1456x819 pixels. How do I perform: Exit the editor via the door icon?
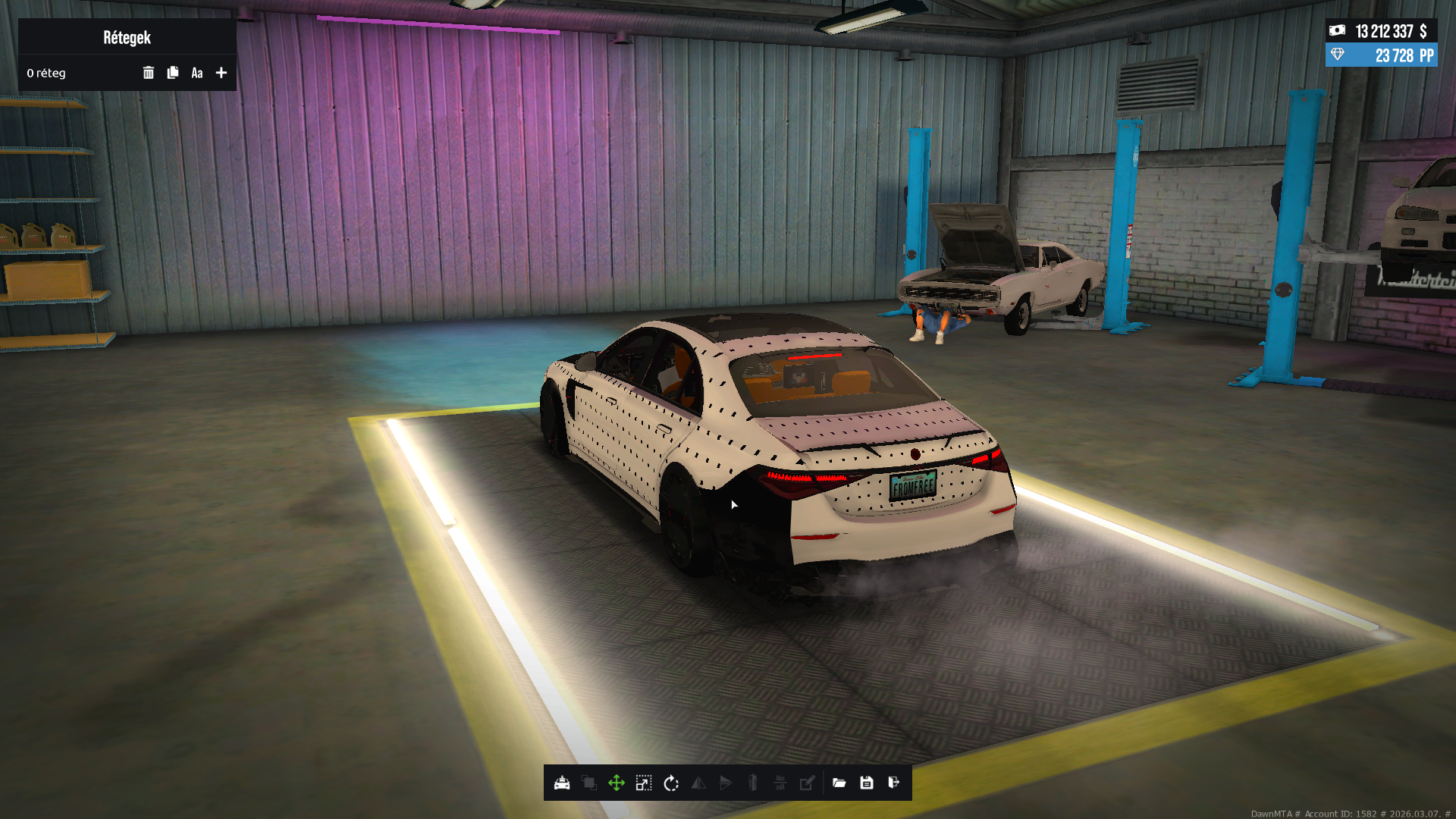pyautogui.click(x=894, y=783)
